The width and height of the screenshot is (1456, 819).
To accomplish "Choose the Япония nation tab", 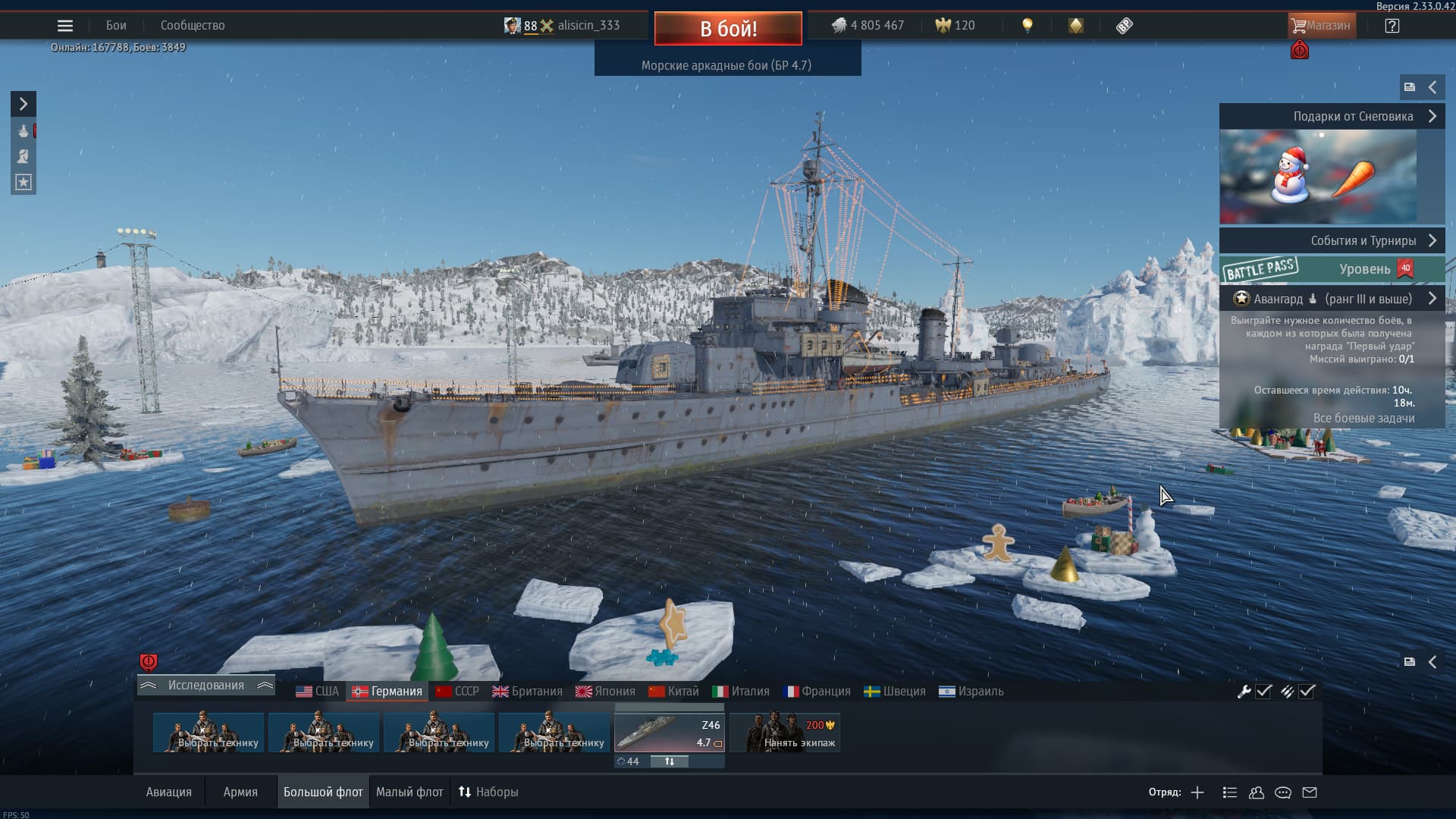I will [605, 692].
